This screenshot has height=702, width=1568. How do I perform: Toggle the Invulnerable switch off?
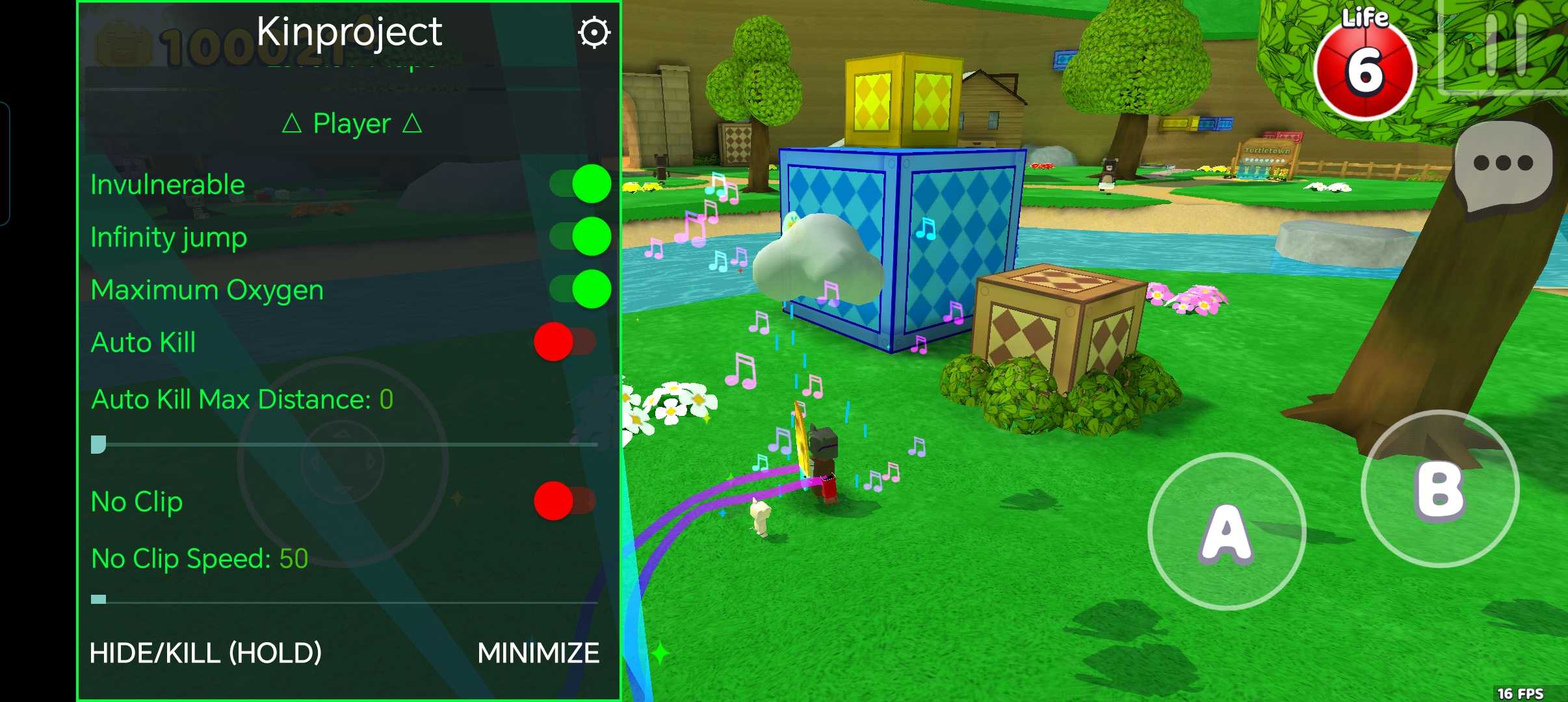click(580, 184)
